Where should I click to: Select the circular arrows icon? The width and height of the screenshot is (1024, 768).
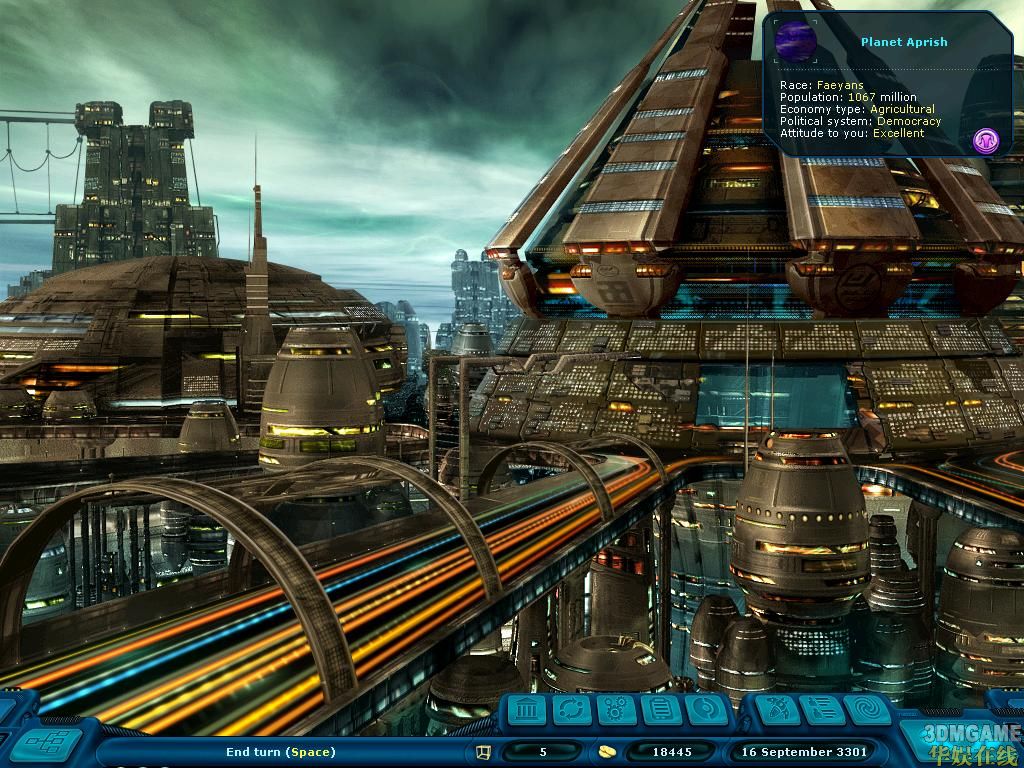[x=572, y=711]
